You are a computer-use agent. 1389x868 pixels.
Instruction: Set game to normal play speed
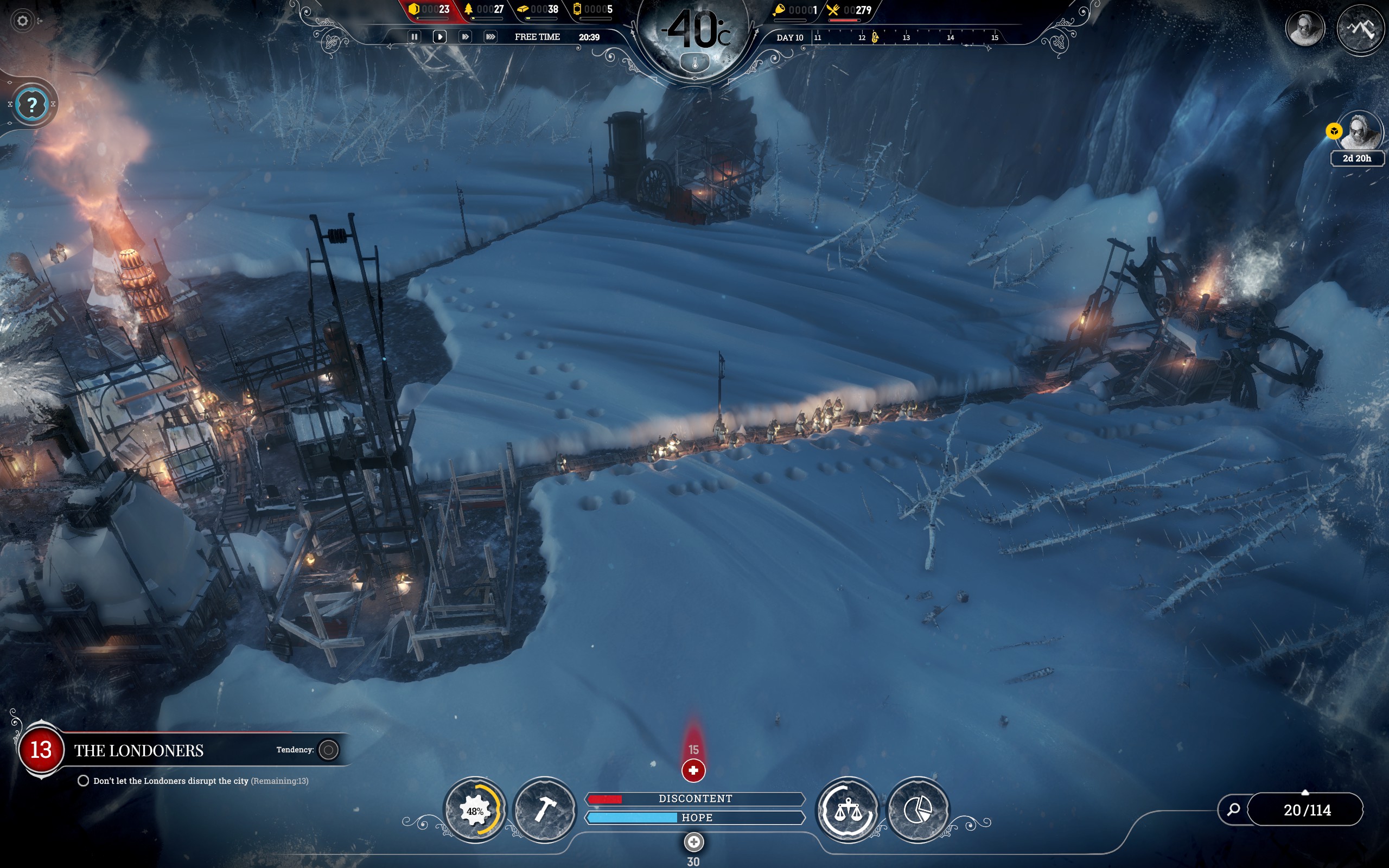pos(439,37)
